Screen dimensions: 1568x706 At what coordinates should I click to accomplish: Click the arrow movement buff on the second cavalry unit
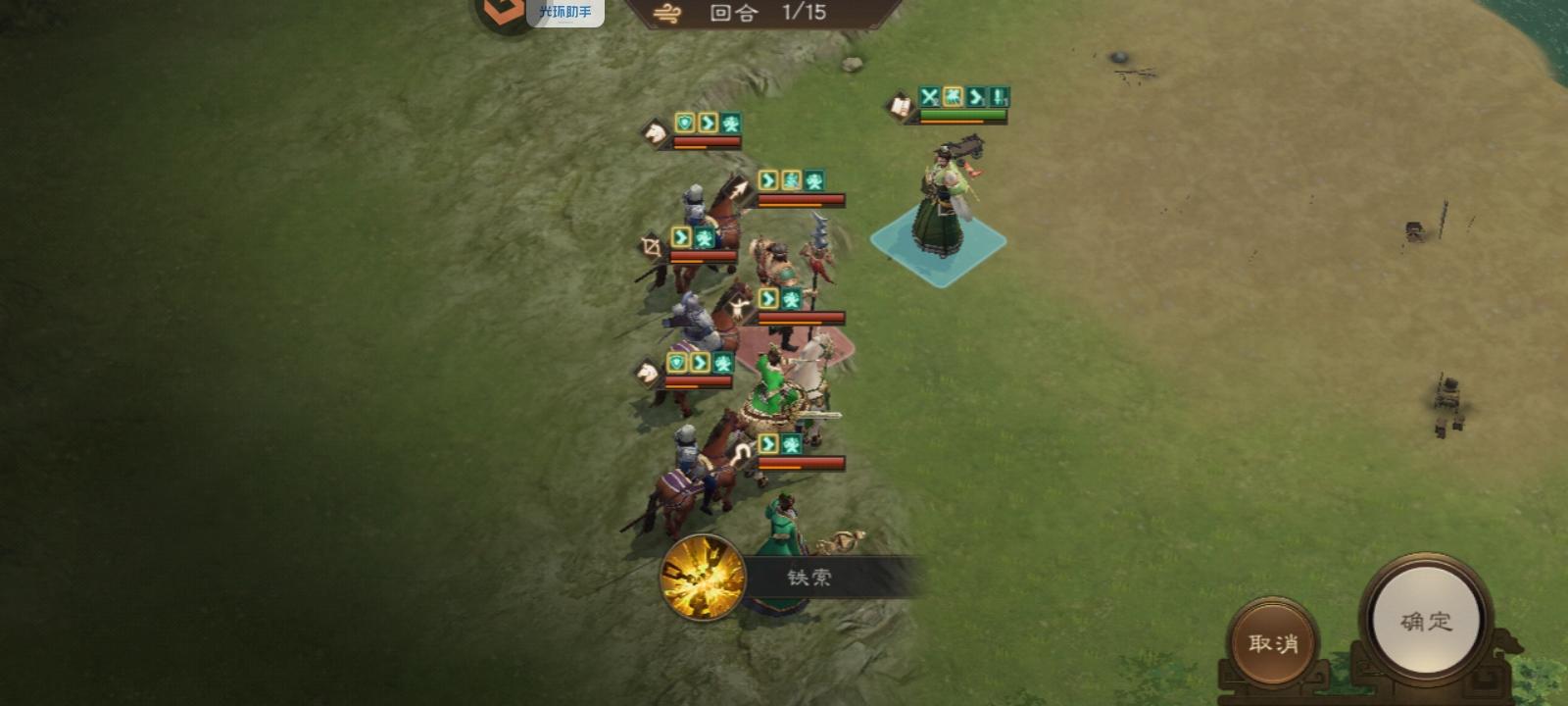[765, 178]
